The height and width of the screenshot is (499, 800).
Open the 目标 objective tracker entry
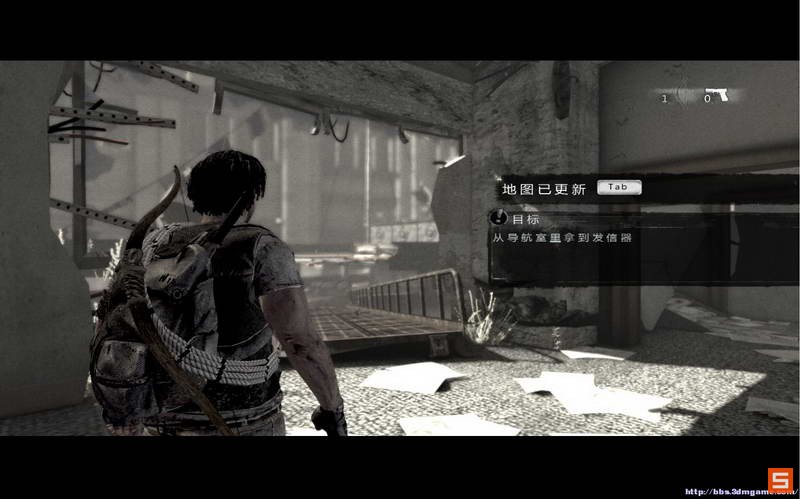click(517, 217)
